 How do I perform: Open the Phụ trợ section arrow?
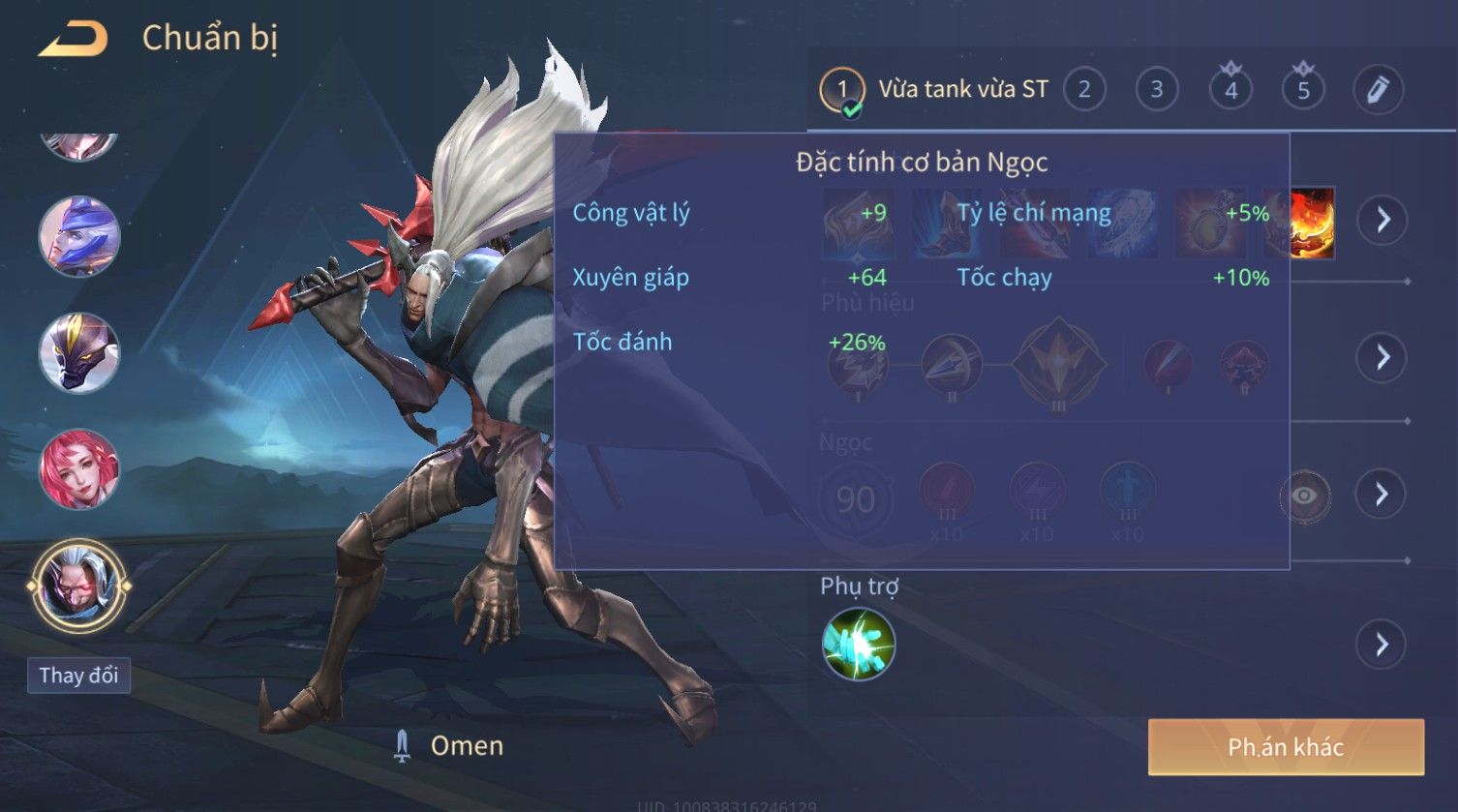[1382, 644]
